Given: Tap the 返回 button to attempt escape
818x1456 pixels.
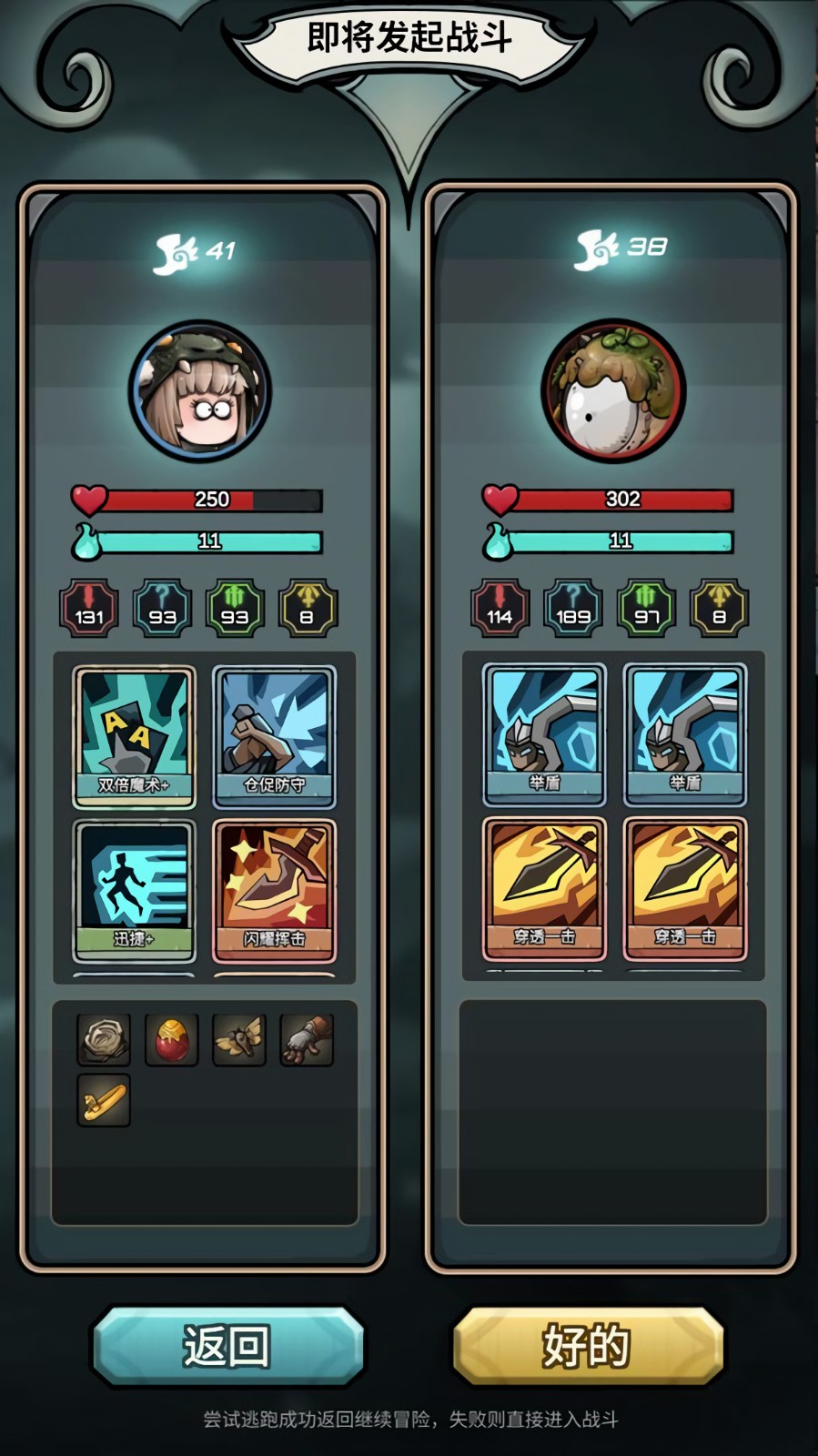Looking at the screenshot, I should tap(227, 1346).
